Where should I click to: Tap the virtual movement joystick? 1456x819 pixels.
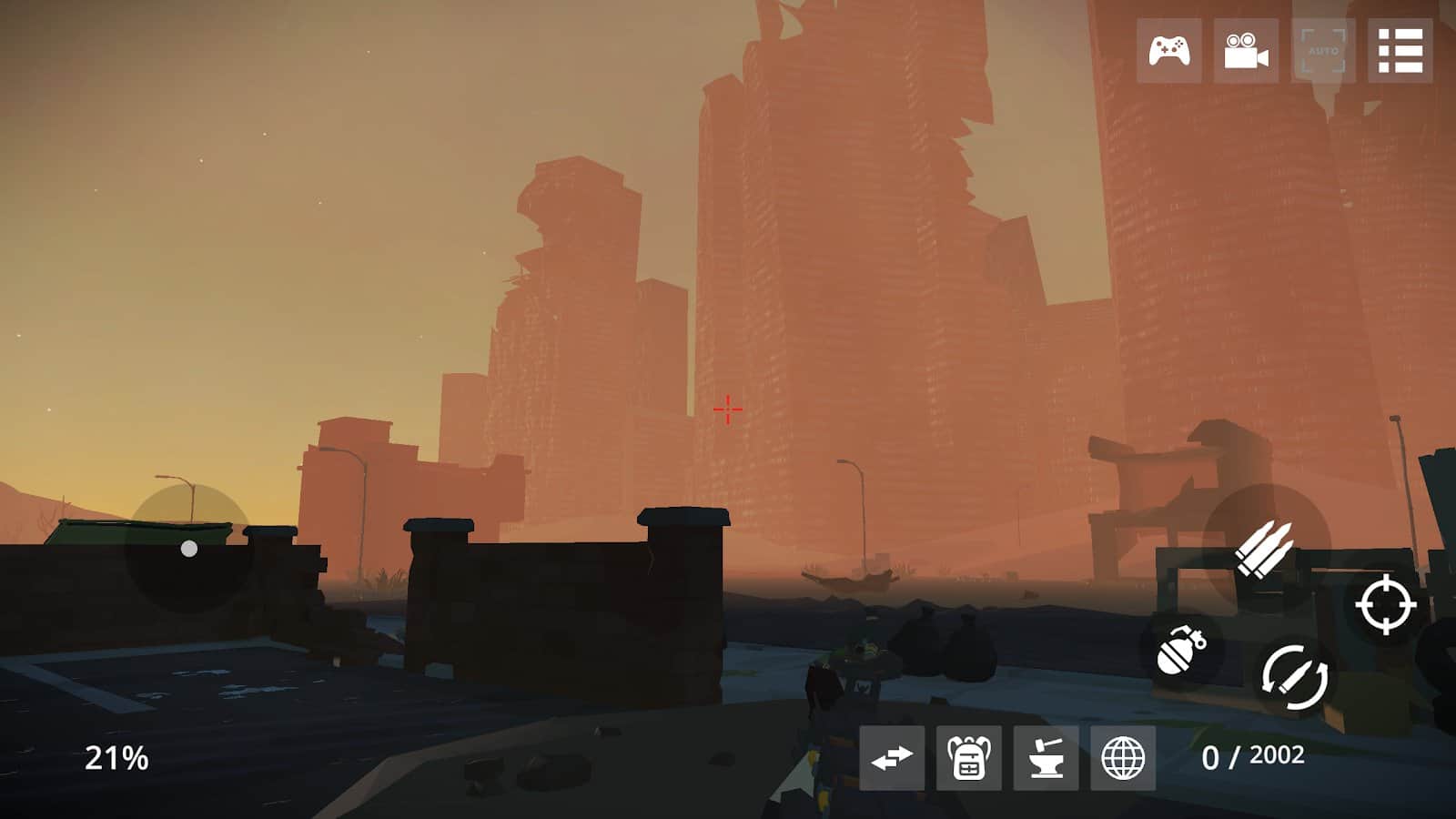coord(188,549)
